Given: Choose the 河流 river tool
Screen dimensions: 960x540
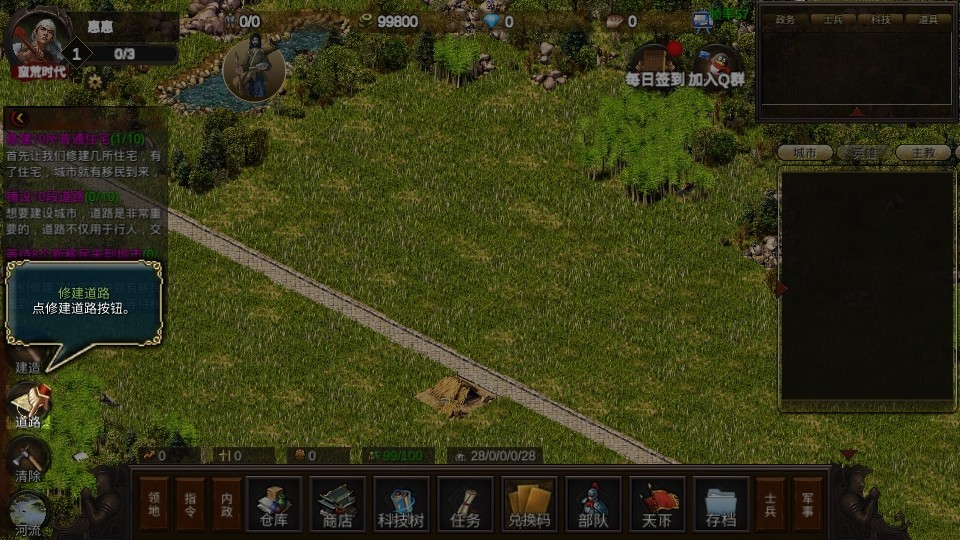Looking at the screenshot, I should pyautogui.click(x=28, y=514).
